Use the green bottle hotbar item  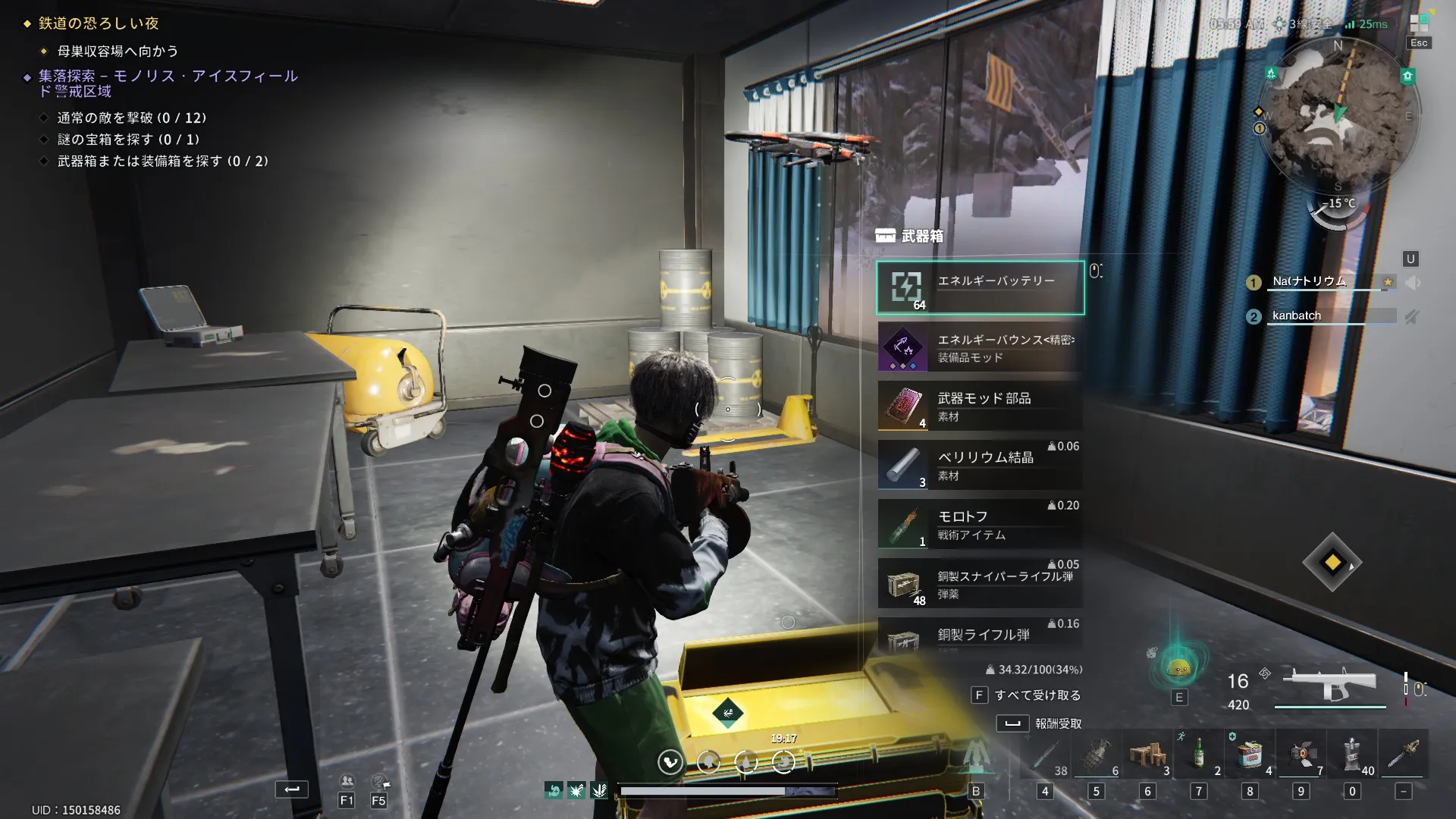1198,755
